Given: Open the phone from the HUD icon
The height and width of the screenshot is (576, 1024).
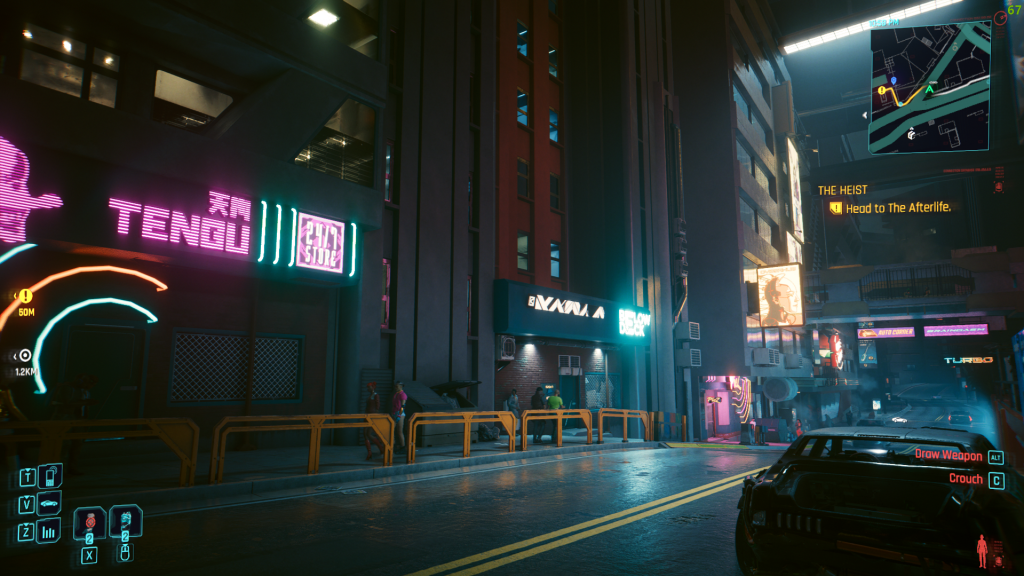Looking at the screenshot, I should click(x=49, y=475).
